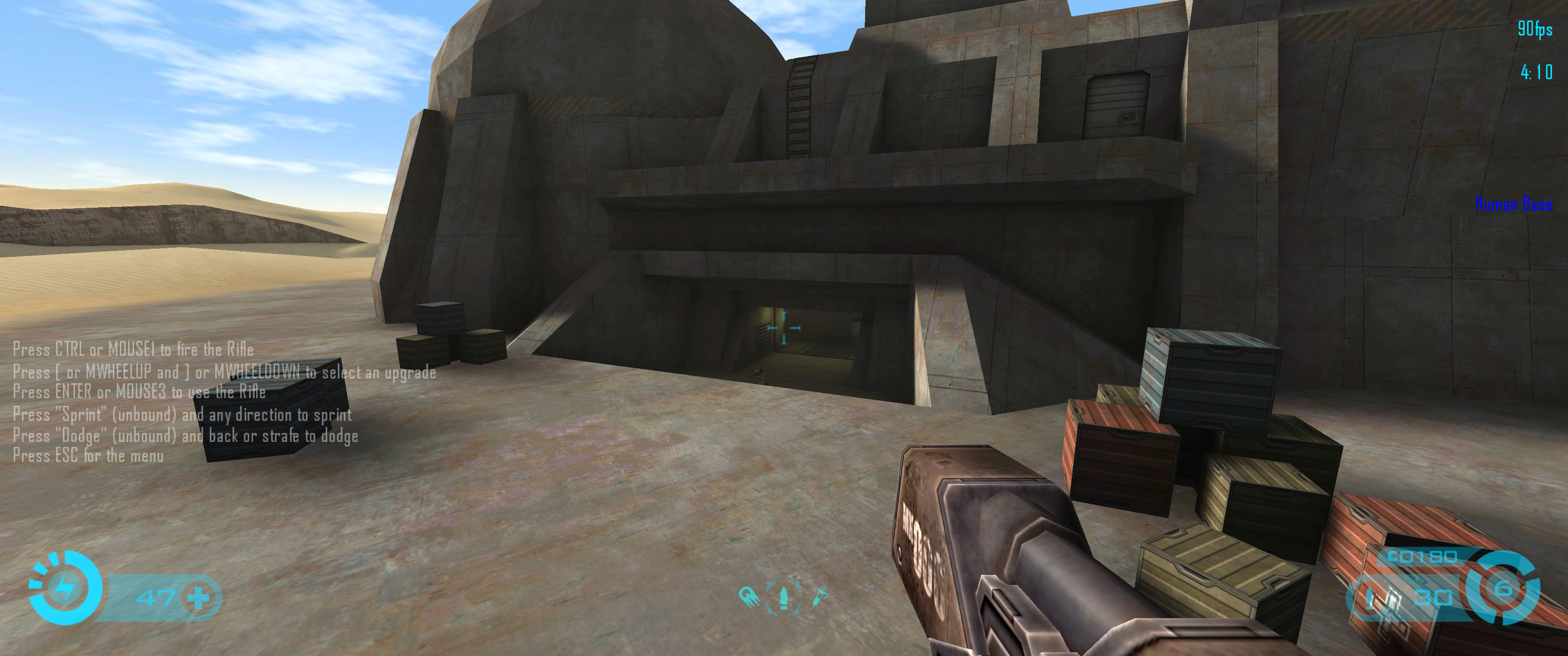Click the health cross icon
Viewport: 1568px width, 656px height.
click(198, 598)
